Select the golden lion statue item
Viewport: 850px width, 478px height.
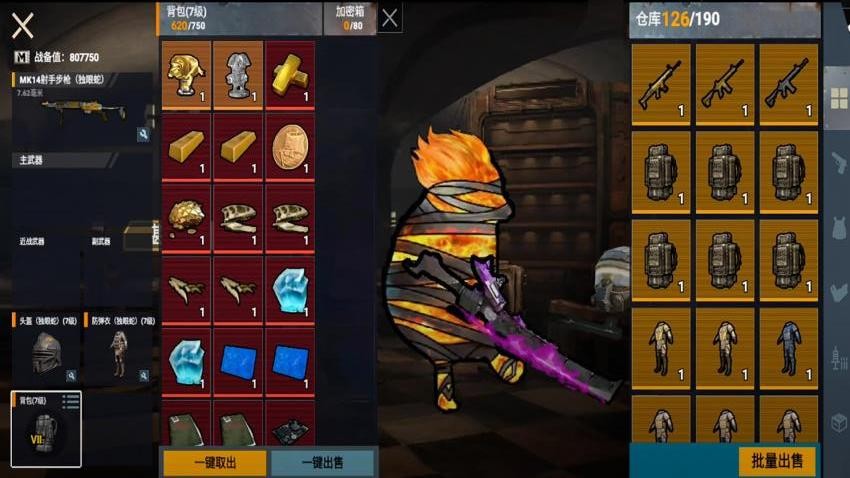(185, 75)
